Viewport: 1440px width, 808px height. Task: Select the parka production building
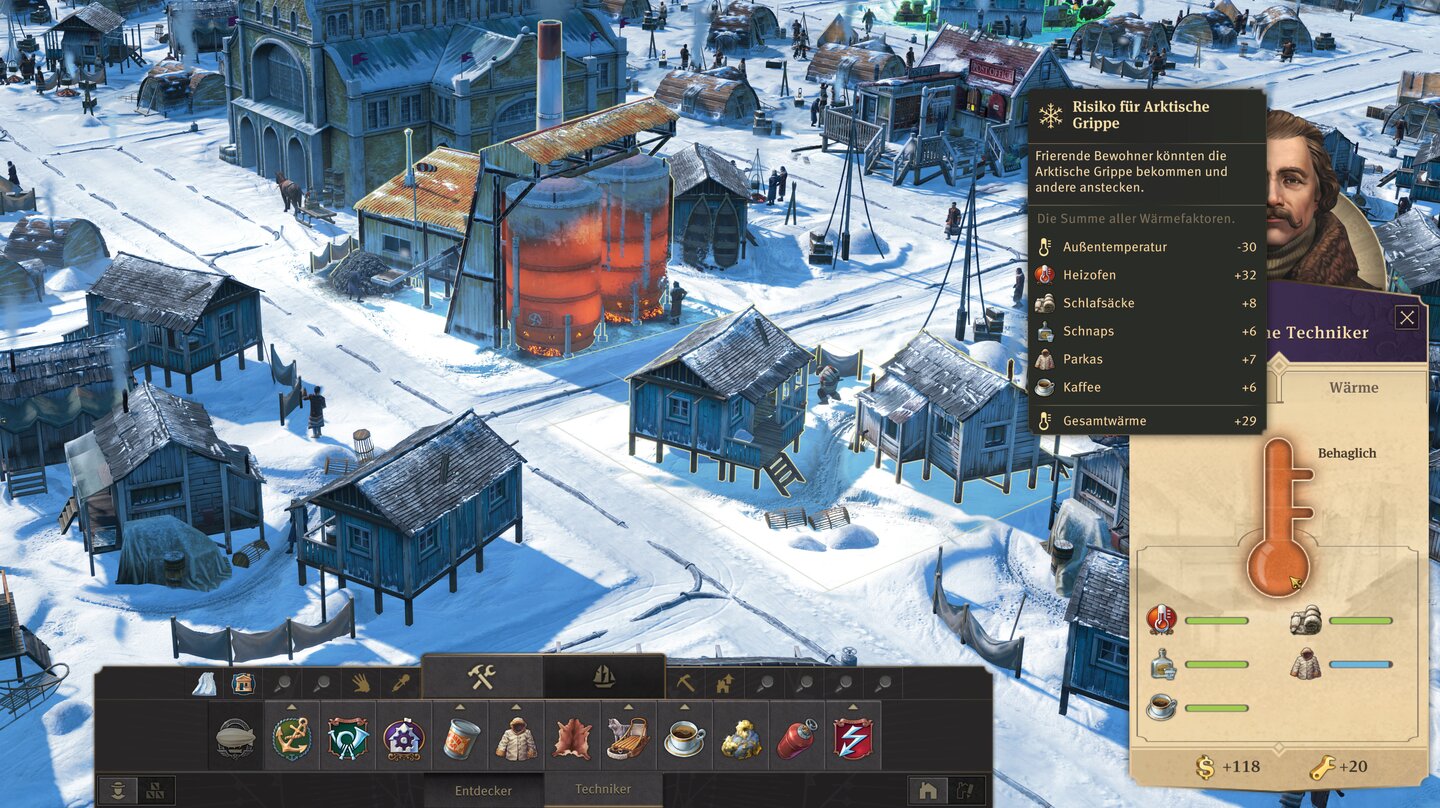point(517,738)
